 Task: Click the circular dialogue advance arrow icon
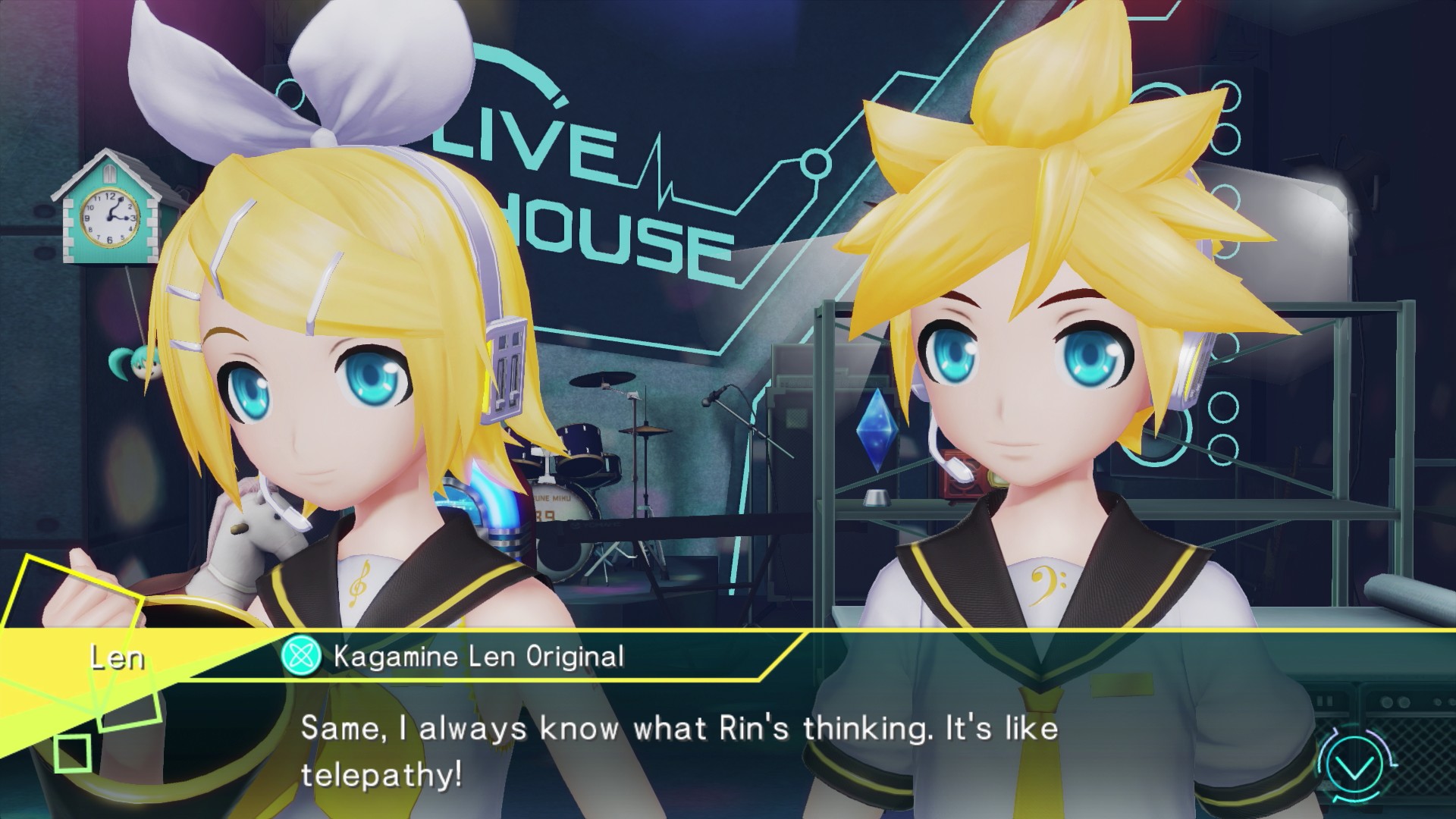coord(1355,769)
